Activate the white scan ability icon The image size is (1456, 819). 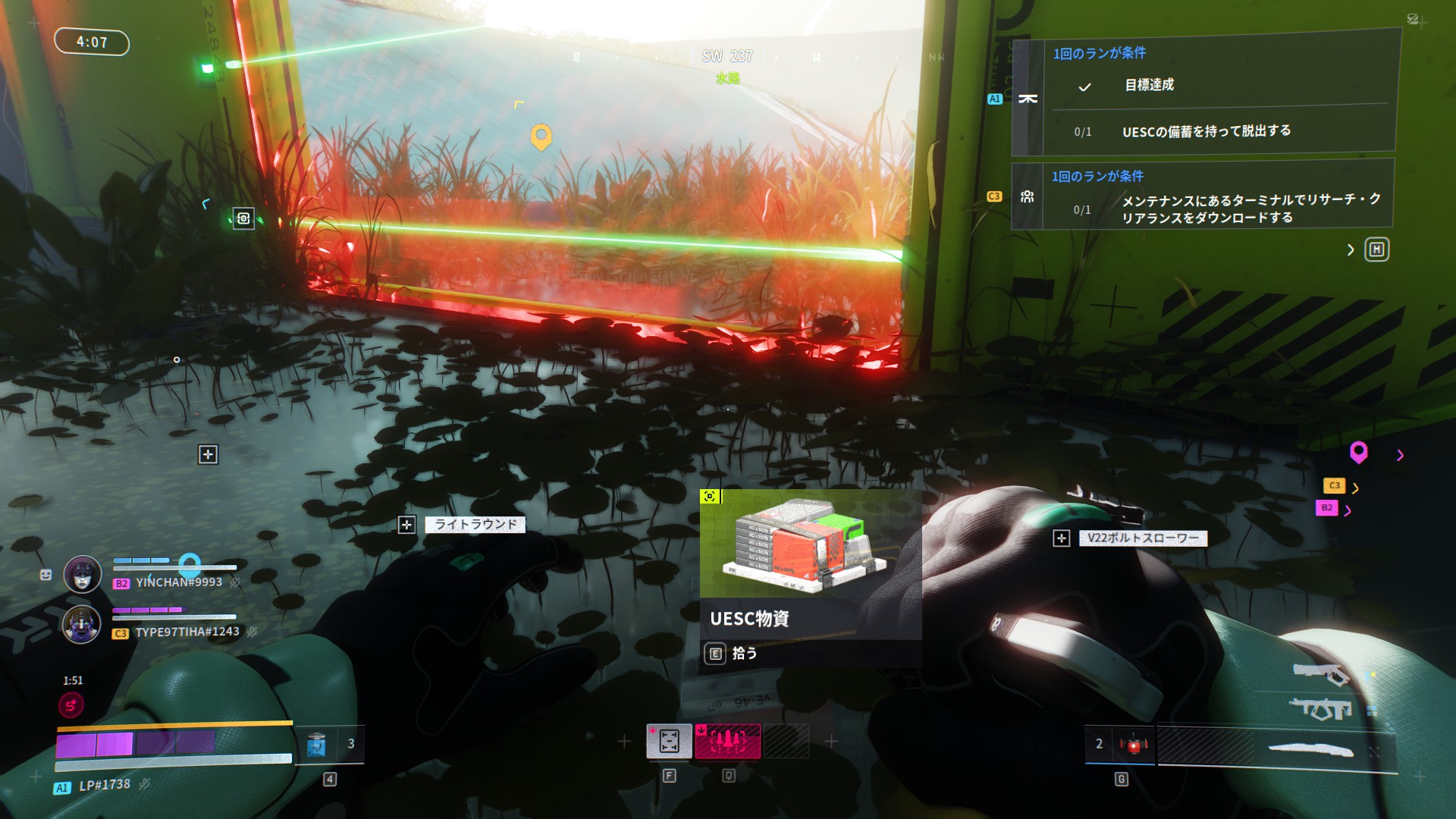coord(669,741)
